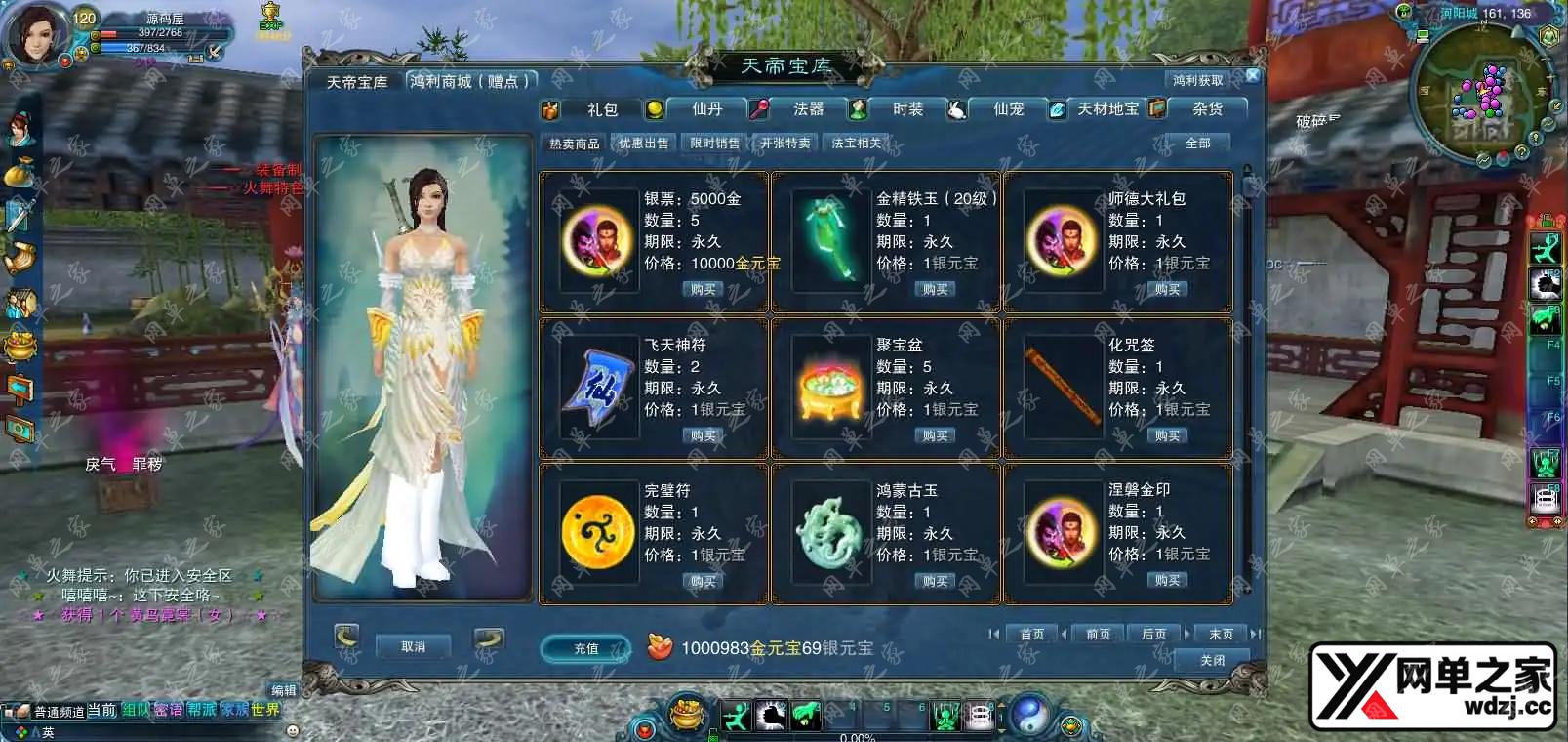The image size is (1568, 742).
Task: Switch to the 时装 category
Action: tap(907, 109)
